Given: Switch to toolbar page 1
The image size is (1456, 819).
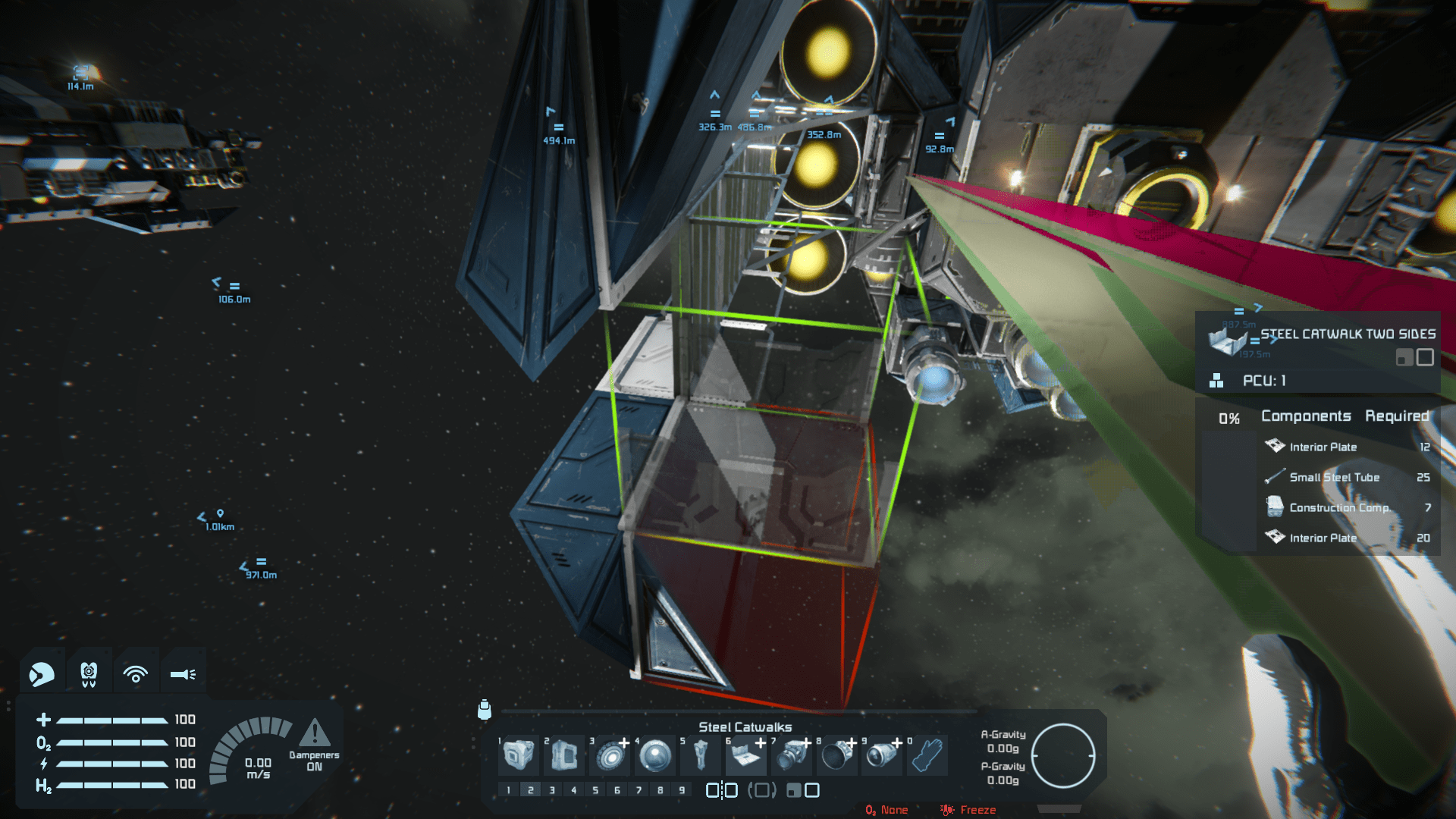Looking at the screenshot, I should [509, 790].
